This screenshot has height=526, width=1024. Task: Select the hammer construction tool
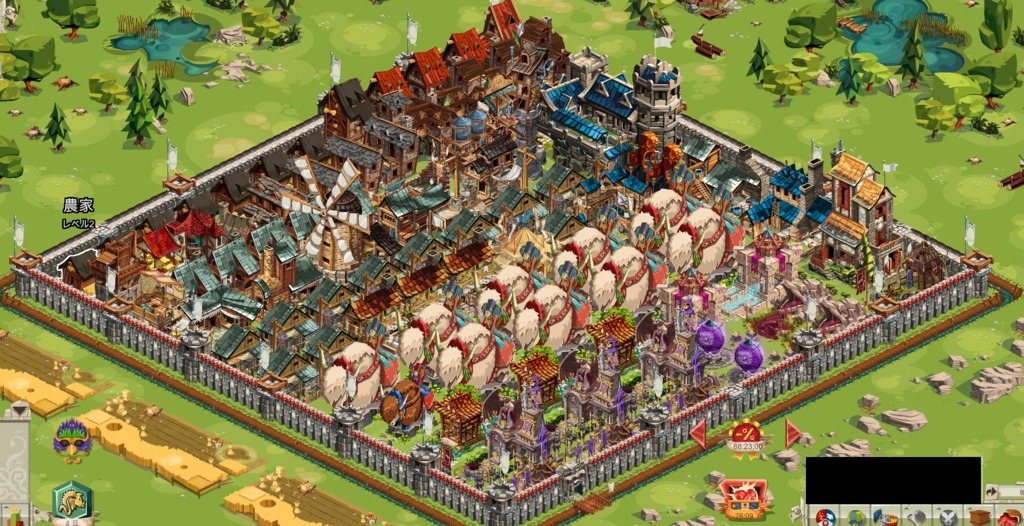pos(916,517)
